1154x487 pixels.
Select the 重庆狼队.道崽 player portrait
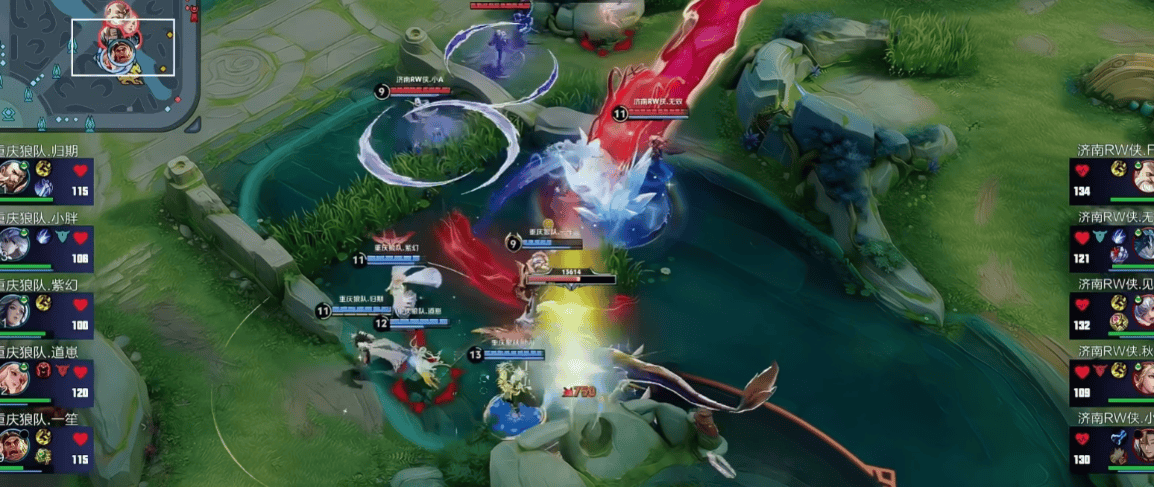pyautogui.click(x=14, y=380)
